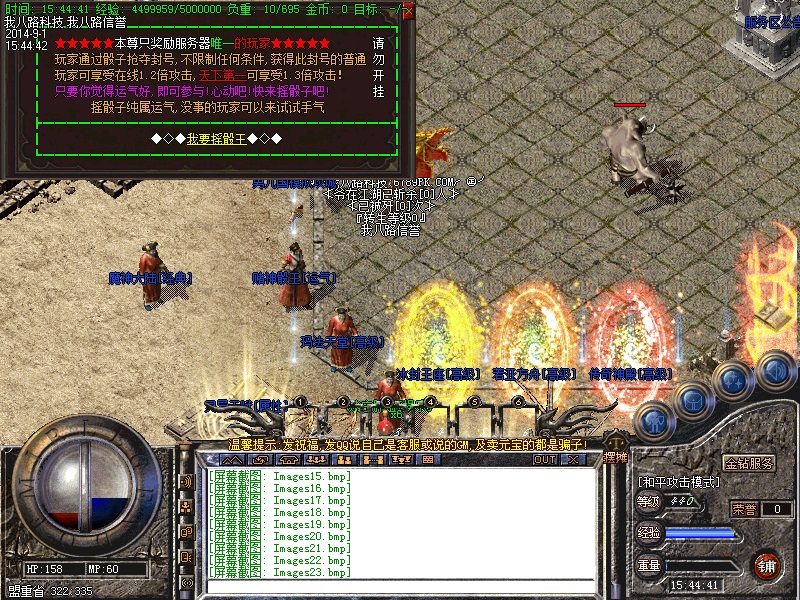Viewport: 800px width, 600px height.
Task: Toggle sound with the speaker icon
Action: pyautogui.click(x=775, y=370)
